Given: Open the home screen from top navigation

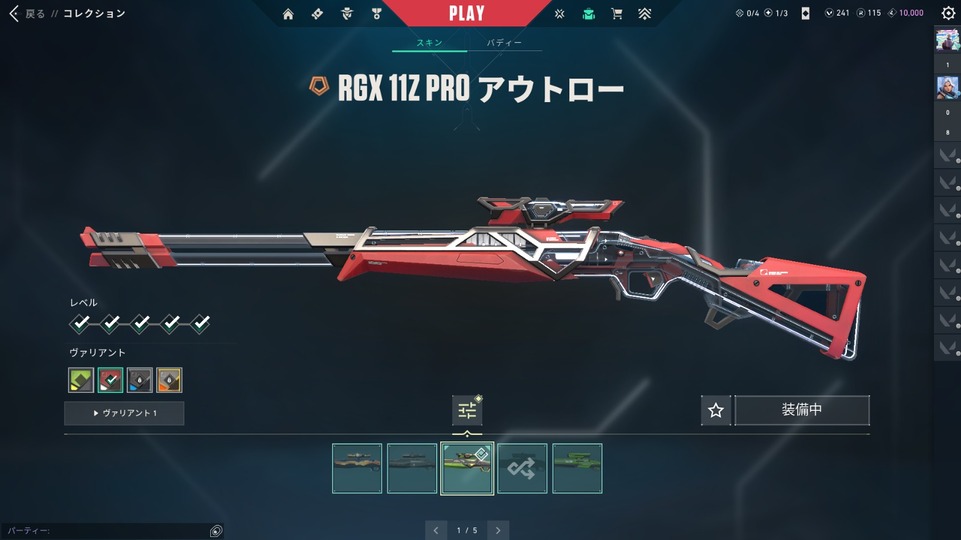Looking at the screenshot, I should click(288, 14).
